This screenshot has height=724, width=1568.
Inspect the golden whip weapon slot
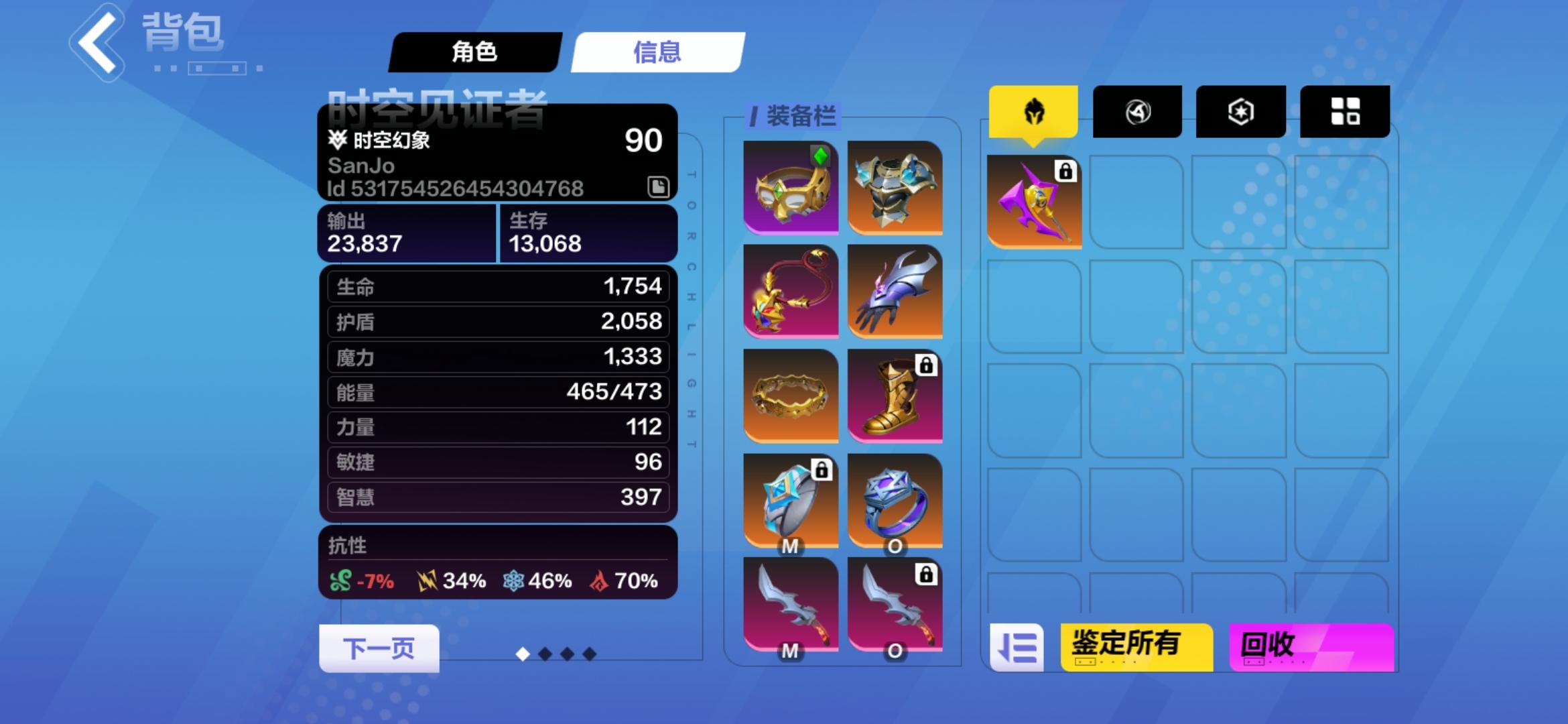(790, 290)
